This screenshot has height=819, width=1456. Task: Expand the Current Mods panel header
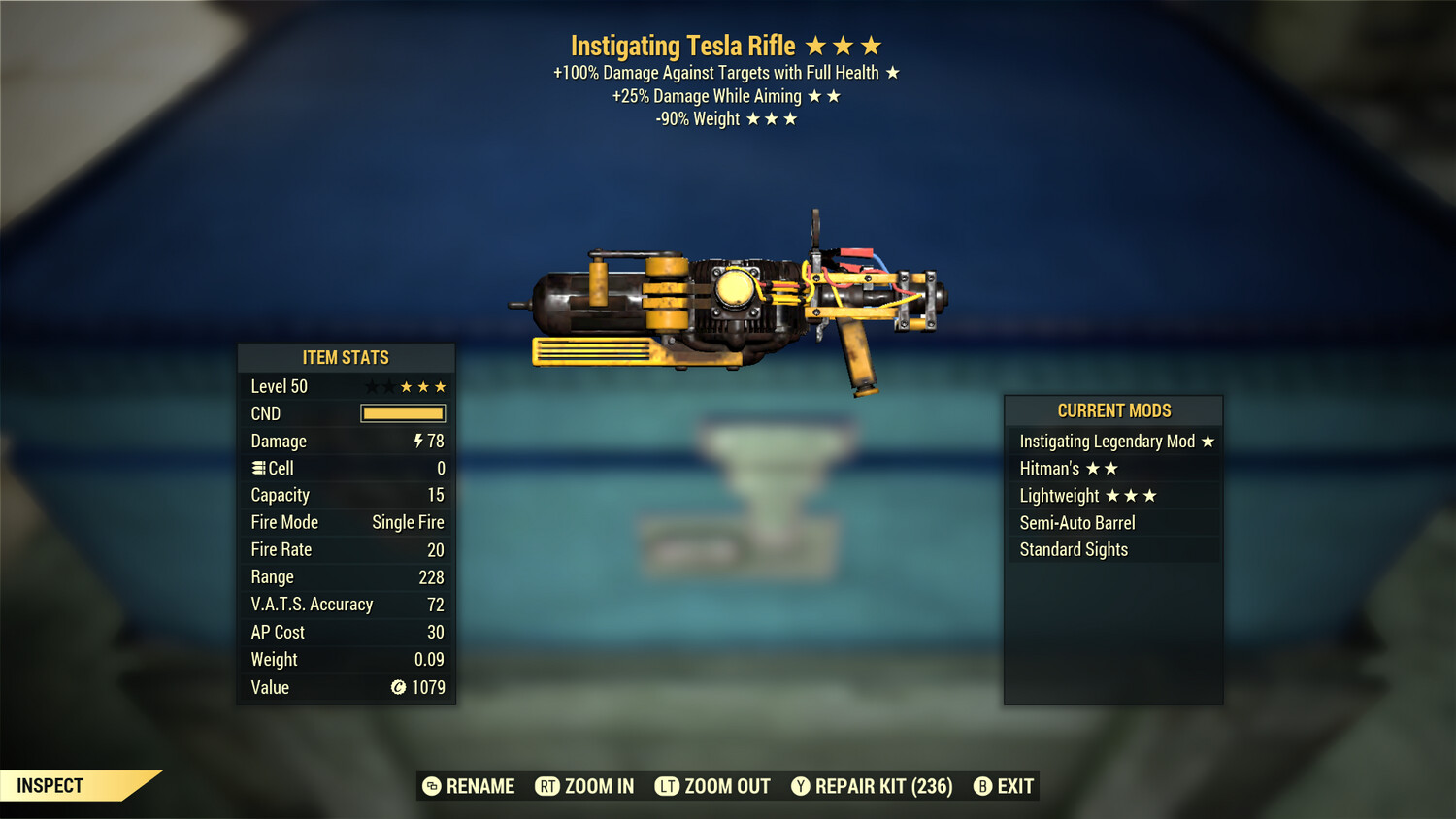[1113, 410]
